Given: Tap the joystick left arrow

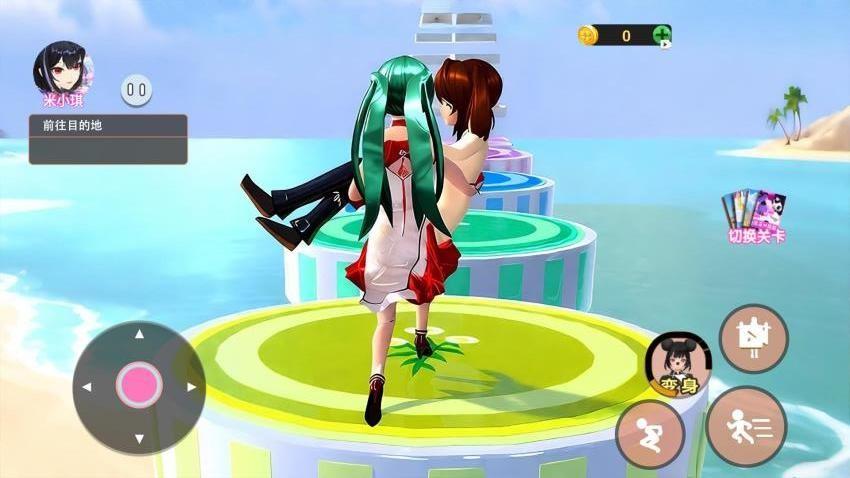Looking at the screenshot, I should (x=87, y=387).
